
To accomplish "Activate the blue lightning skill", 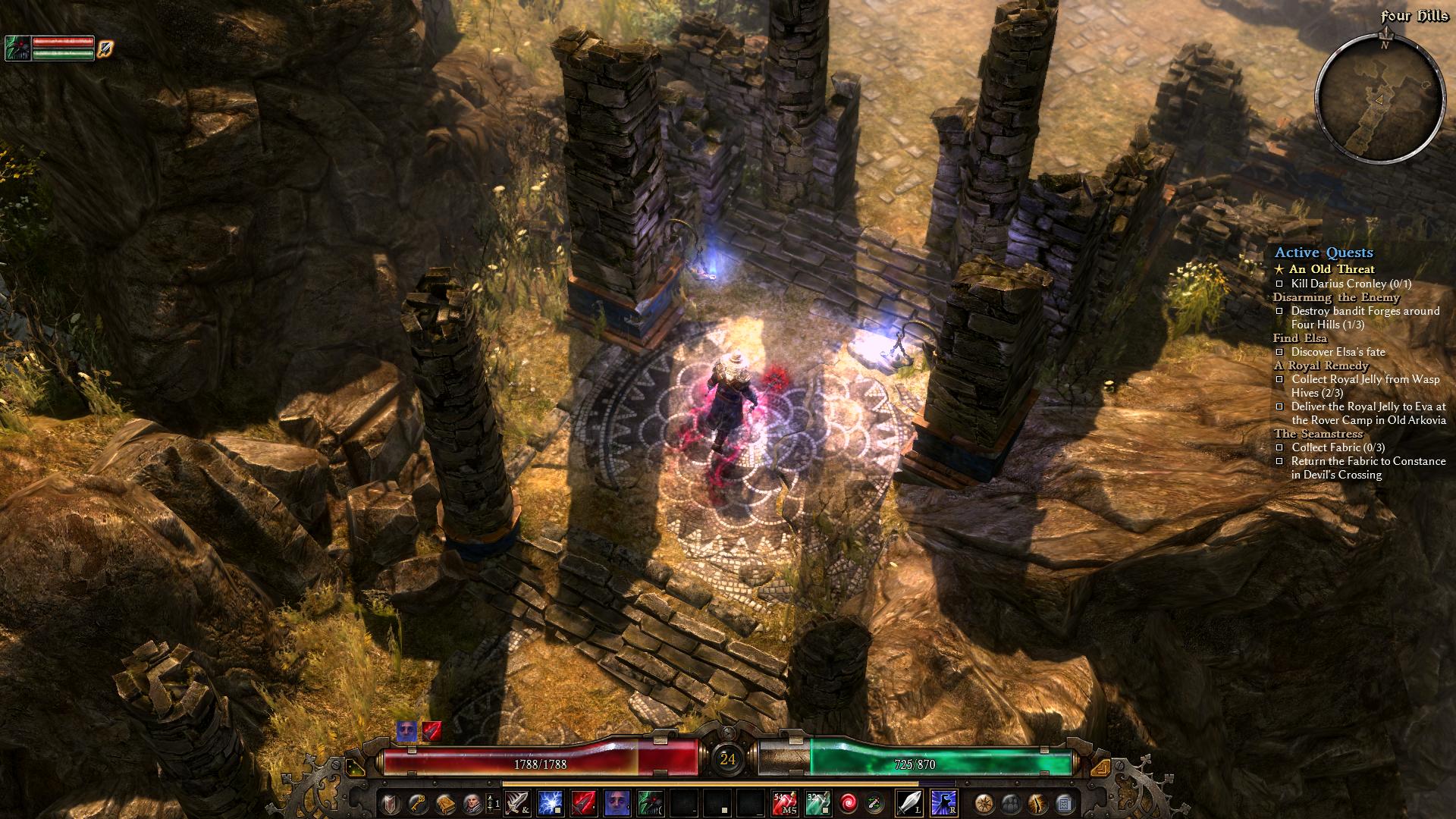I will pyautogui.click(x=550, y=802).
